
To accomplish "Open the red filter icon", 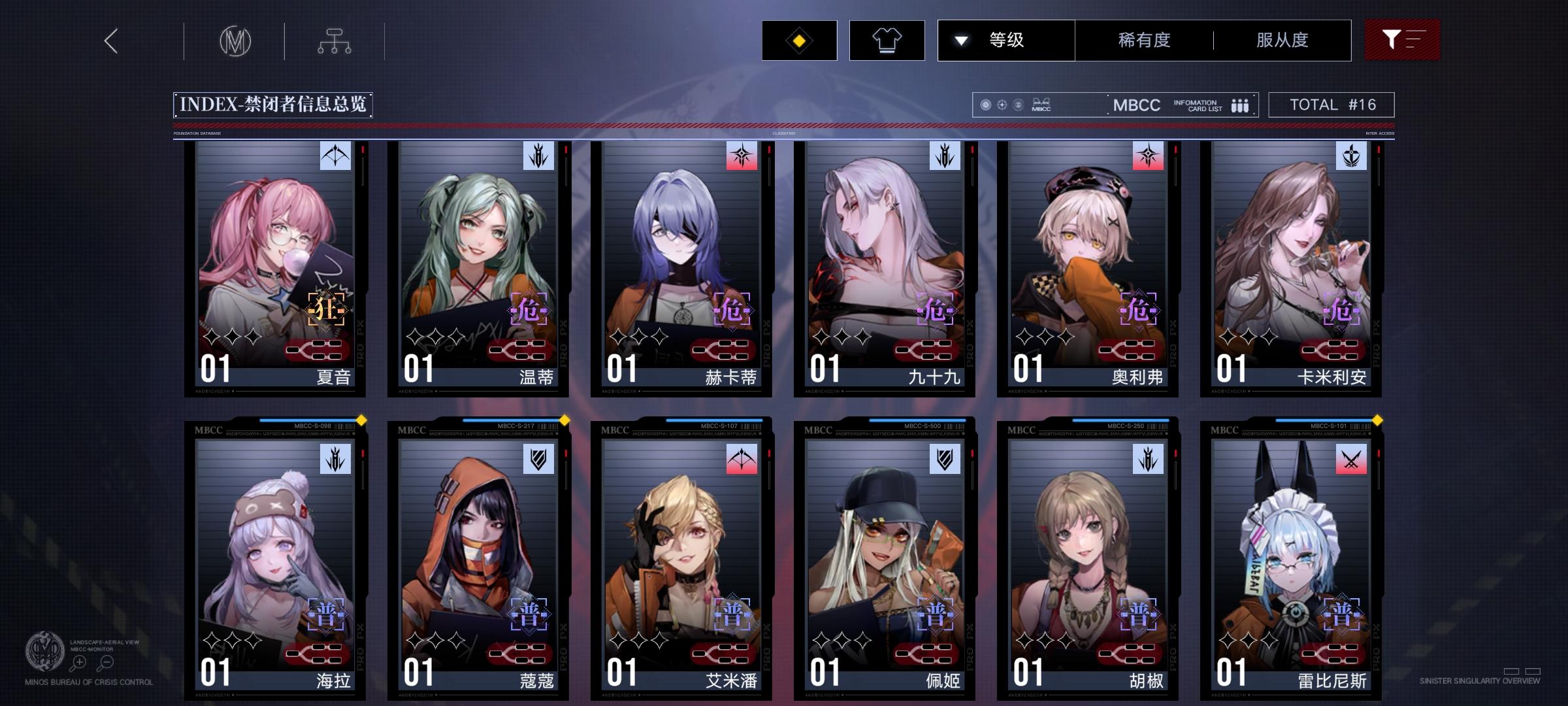I will pyautogui.click(x=1402, y=40).
